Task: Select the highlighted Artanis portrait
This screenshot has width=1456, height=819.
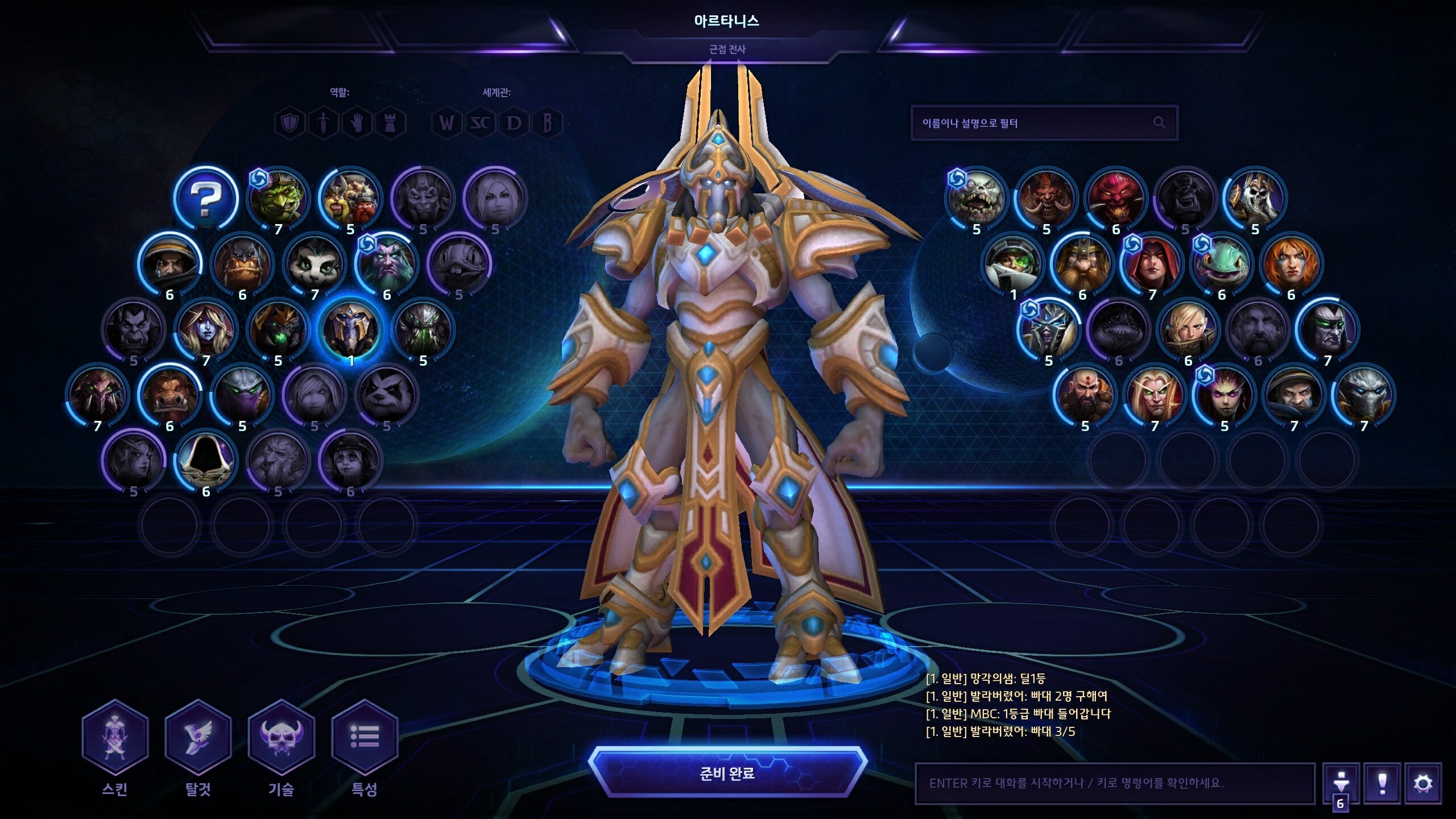Action: [350, 329]
